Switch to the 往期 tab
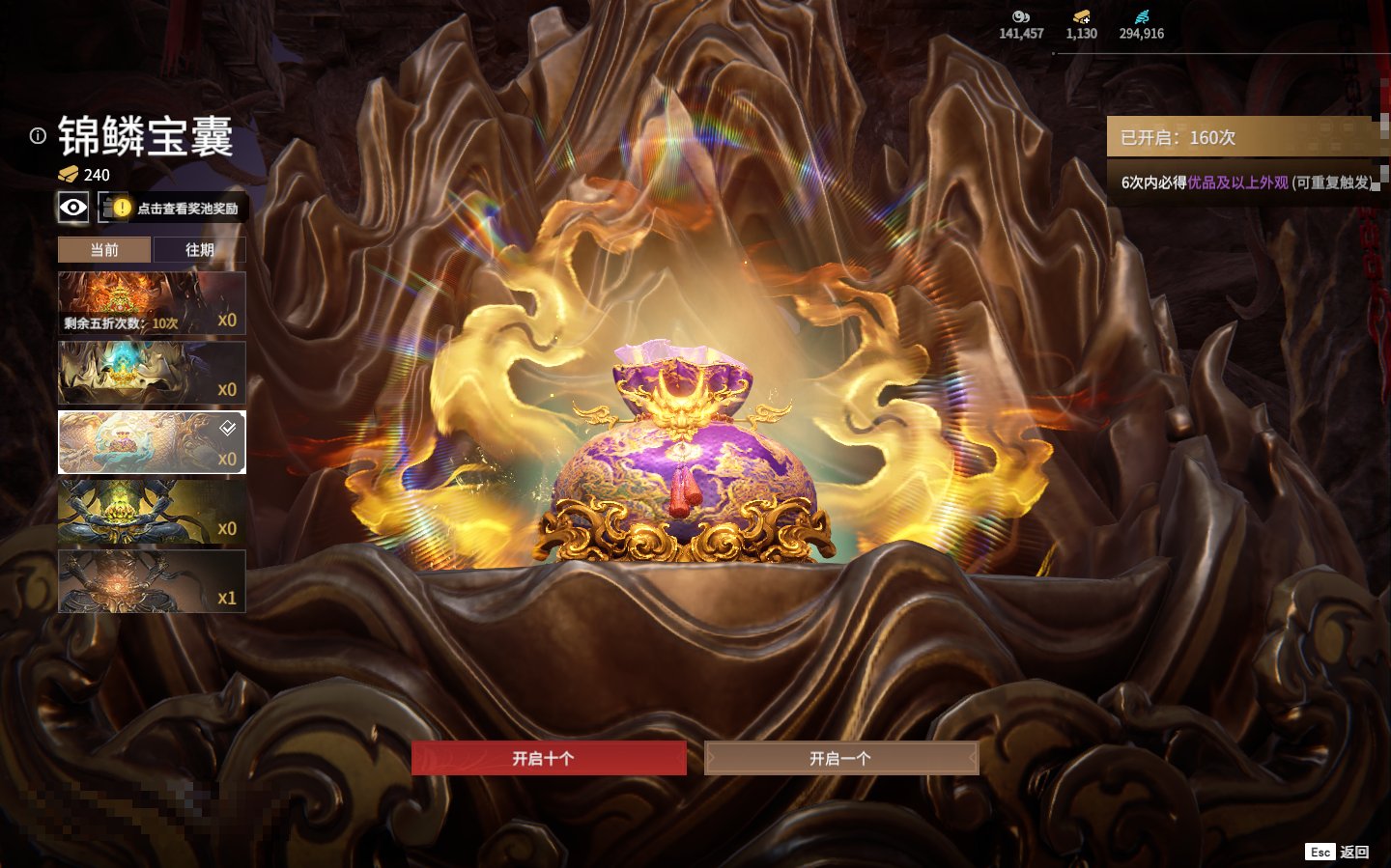The width and height of the screenshot is (1391, 868). coord(200,250)
